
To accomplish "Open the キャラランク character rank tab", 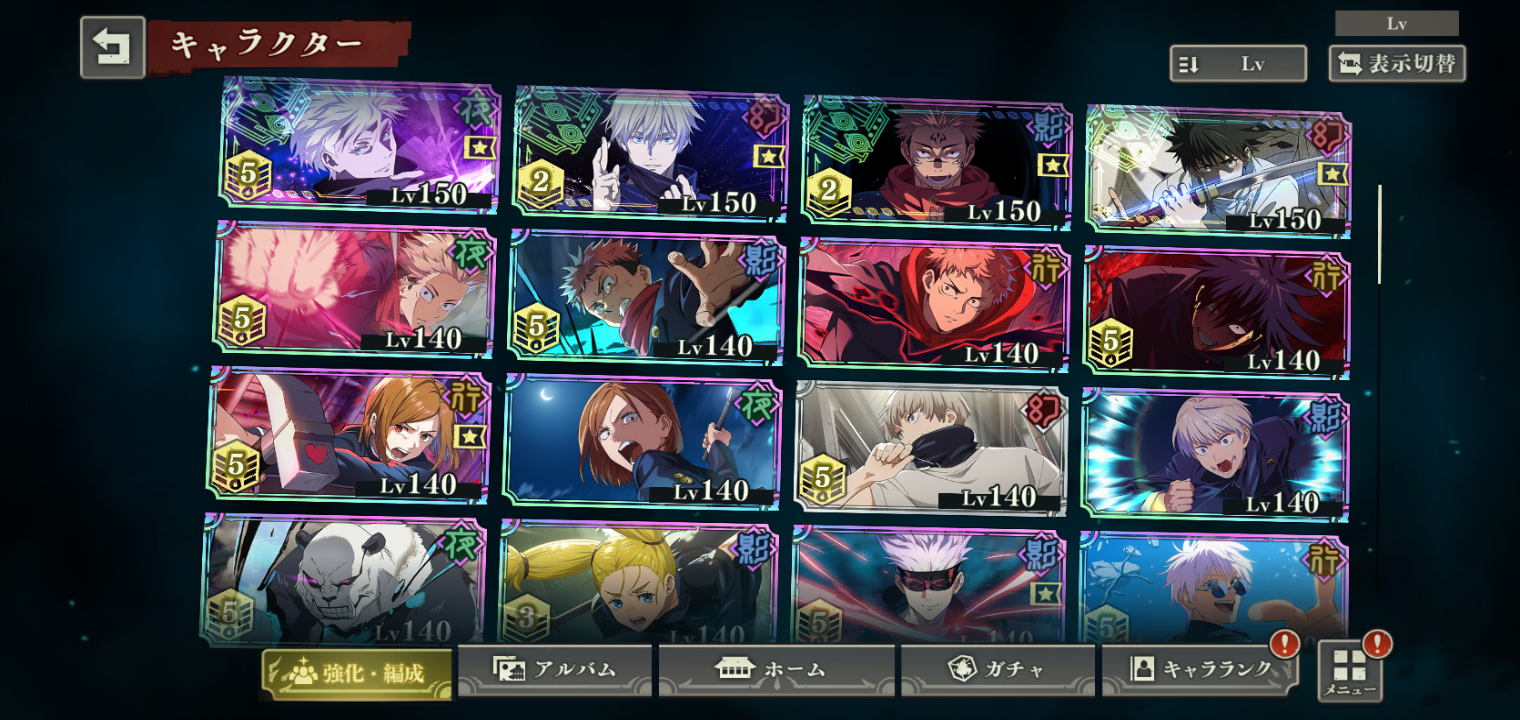I will tap(1200, 670).
